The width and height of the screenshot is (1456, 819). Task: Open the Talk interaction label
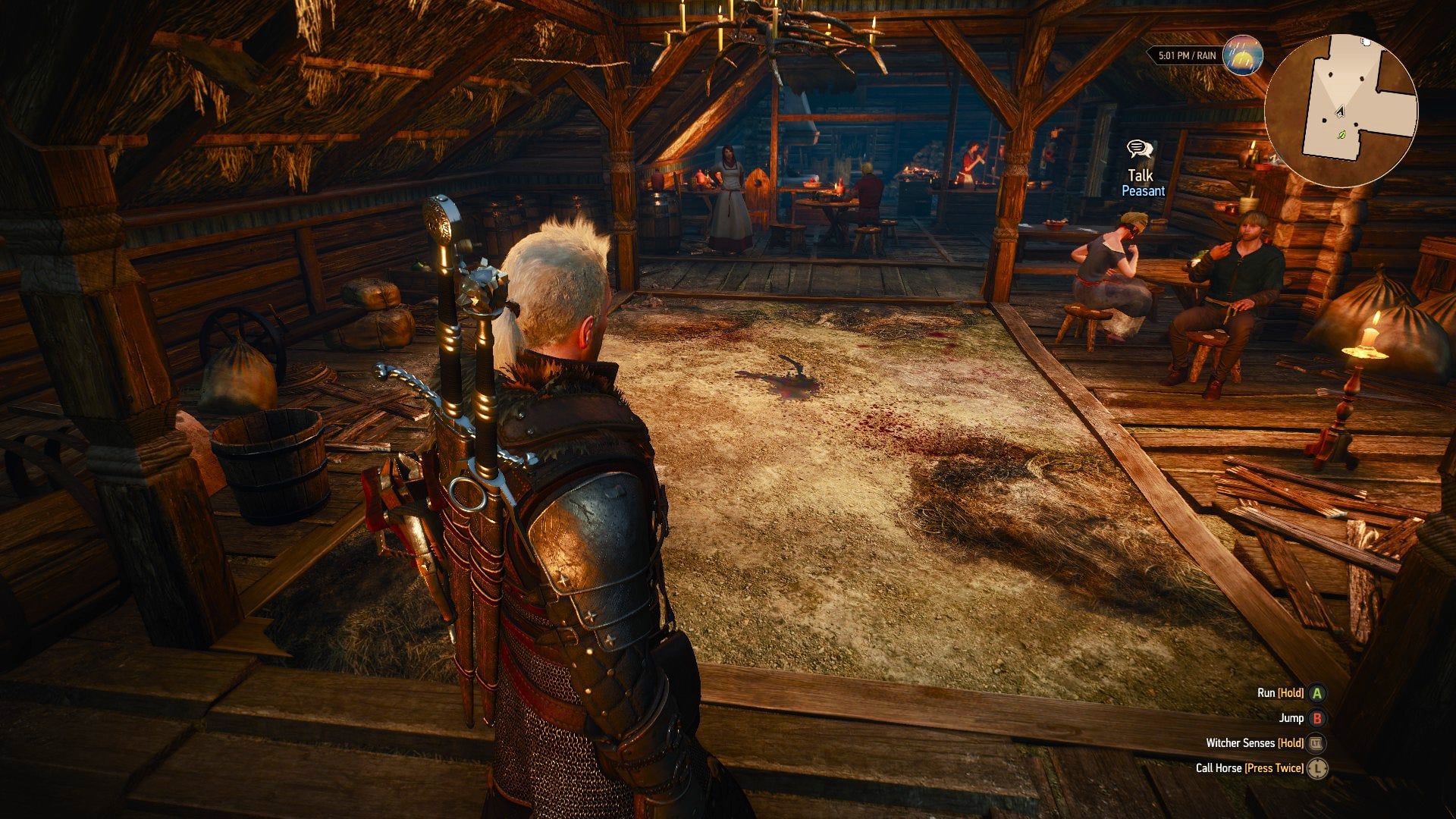coord(1141,176)
